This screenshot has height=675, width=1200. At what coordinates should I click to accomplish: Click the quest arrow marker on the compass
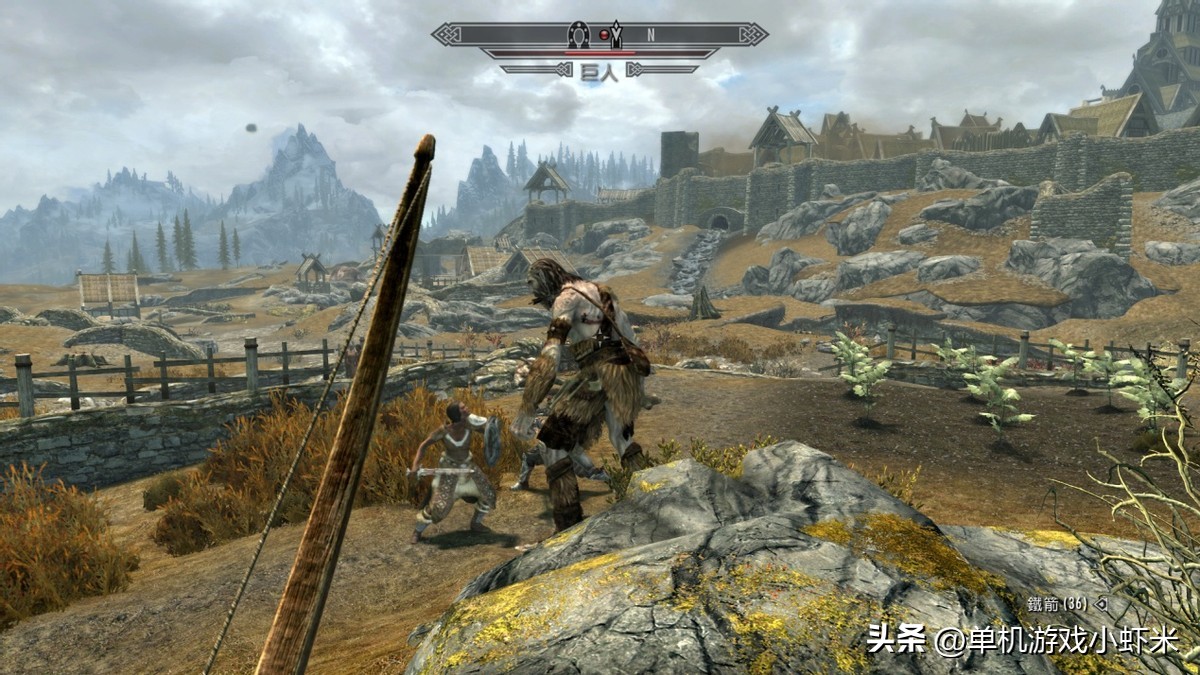point(617,34)
